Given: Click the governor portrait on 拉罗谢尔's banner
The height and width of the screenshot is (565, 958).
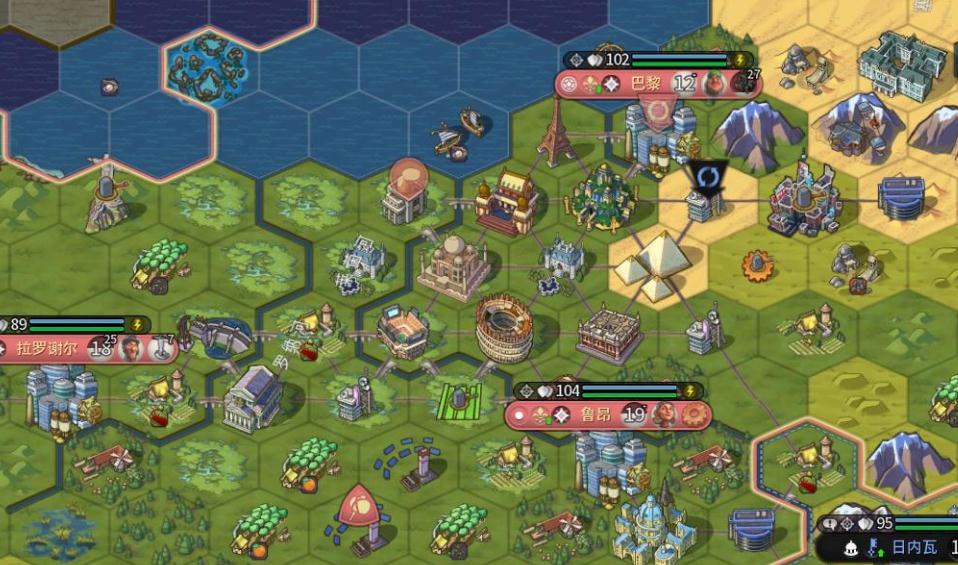Looking at the screenshot, I should coord(130,349).
